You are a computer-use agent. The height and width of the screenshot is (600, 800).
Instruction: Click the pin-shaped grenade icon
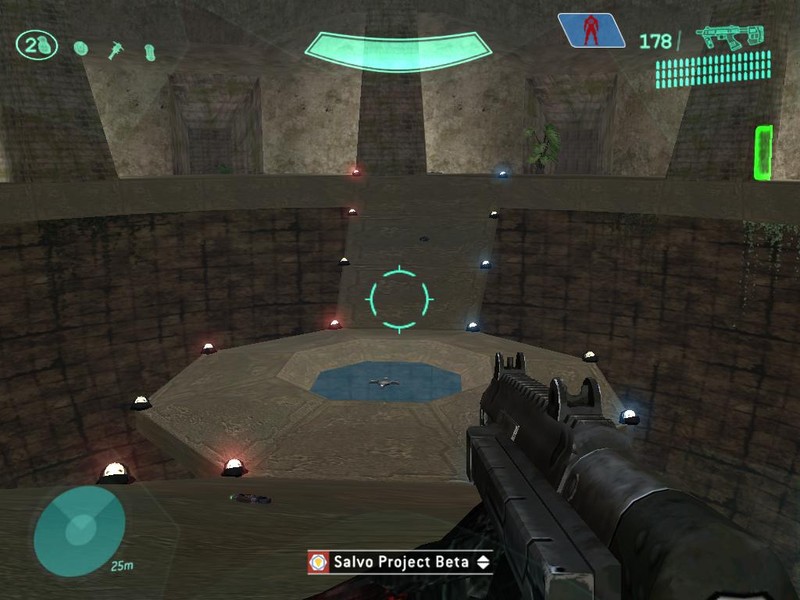(x=116, y=48)
